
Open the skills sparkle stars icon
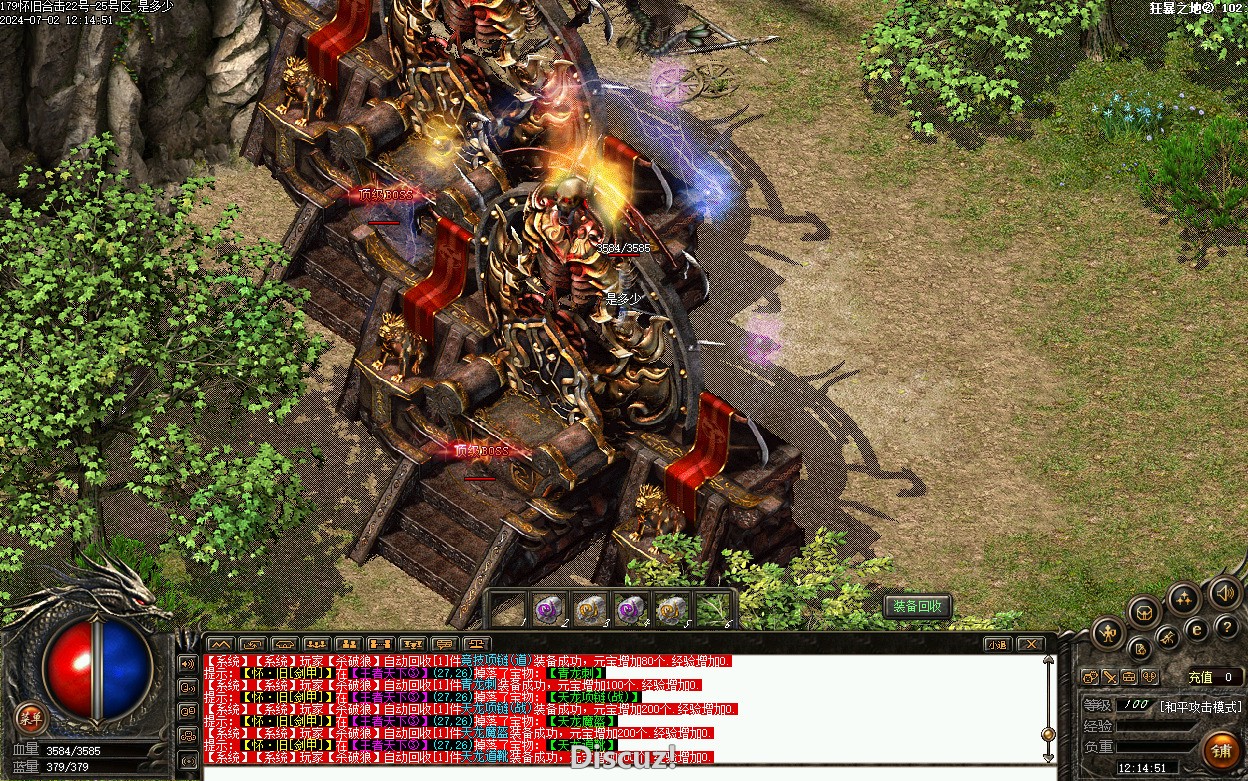pos(1184,599)
